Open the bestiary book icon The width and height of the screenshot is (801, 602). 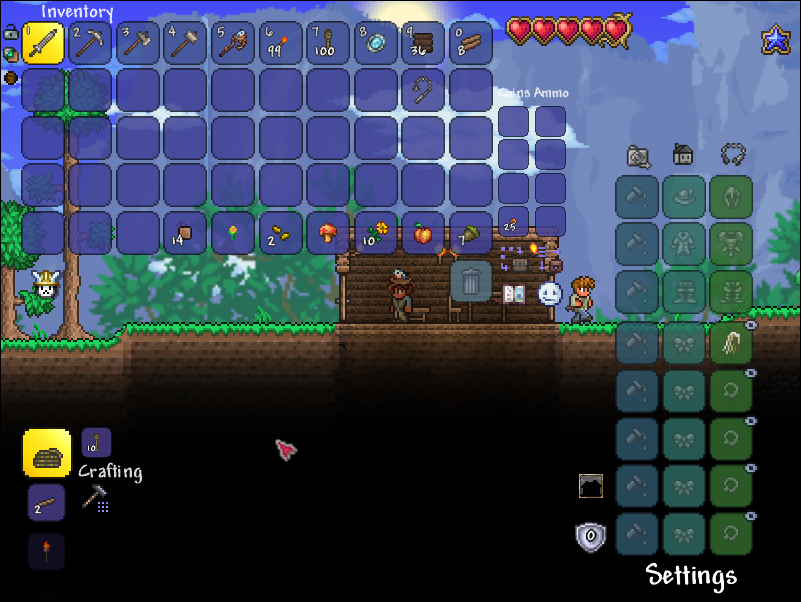(515, 294)
